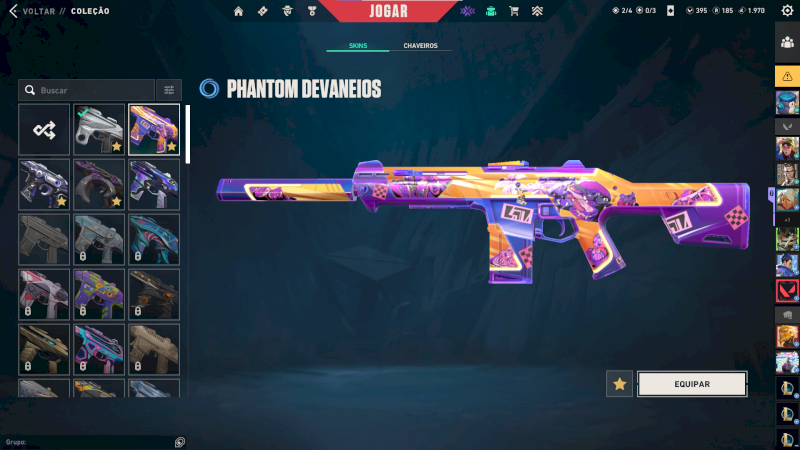
Task: Open the store cart icon
Action: coord(514,12)
